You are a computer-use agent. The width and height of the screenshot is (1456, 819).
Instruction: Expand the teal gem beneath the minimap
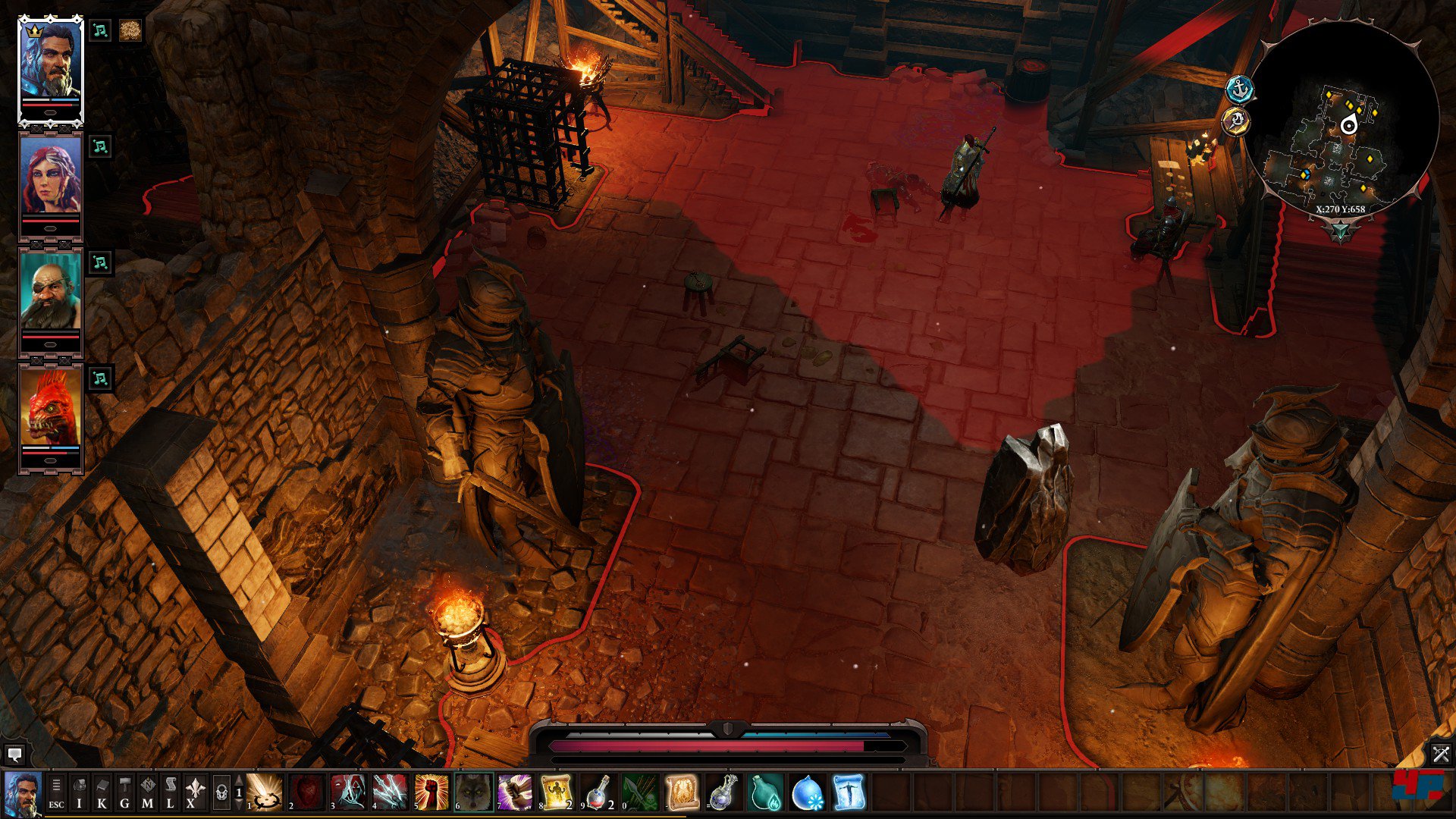(1340, 230)
